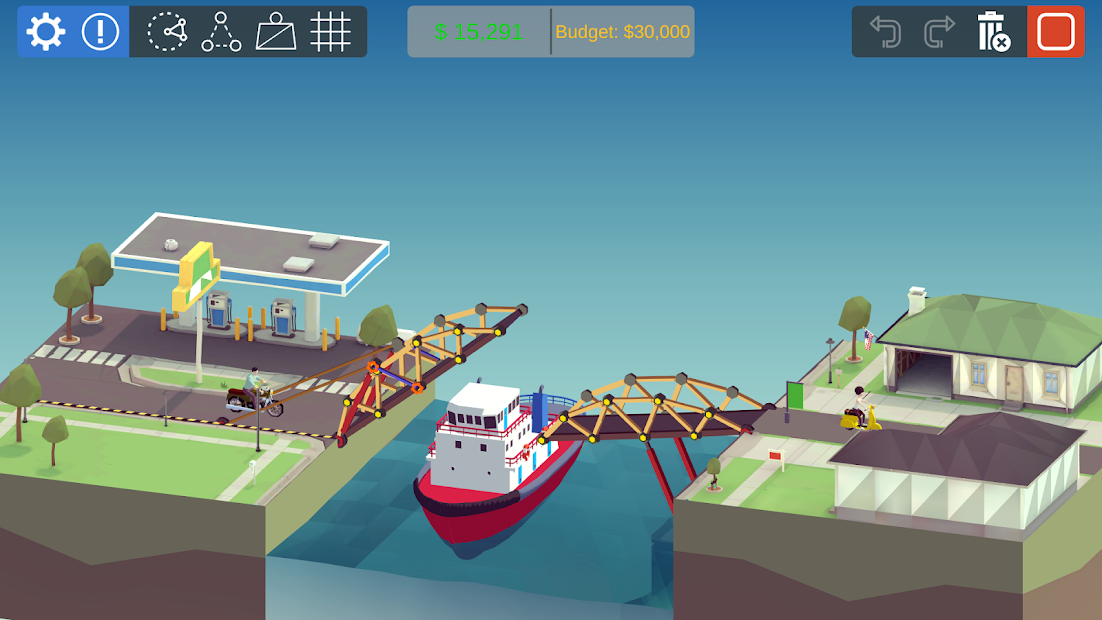Redo the last undone action
Viewport: 1102px width, 620px height.
pos(939,32)
